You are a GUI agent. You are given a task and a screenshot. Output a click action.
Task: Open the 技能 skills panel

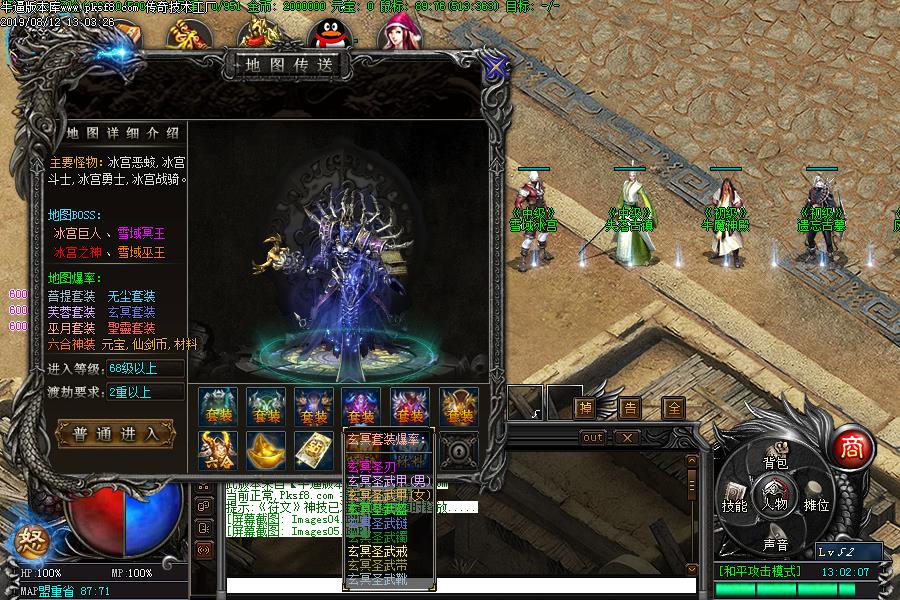(735, 504)
